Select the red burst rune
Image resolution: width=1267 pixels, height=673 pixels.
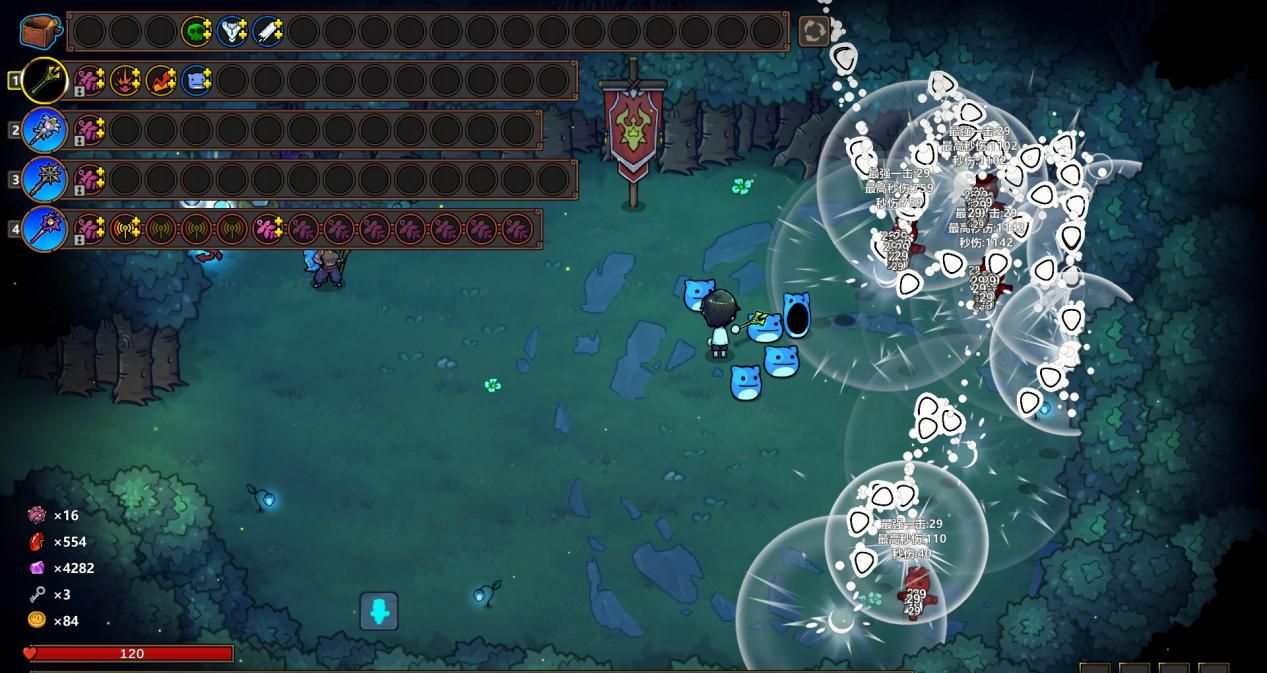point(125,80)
